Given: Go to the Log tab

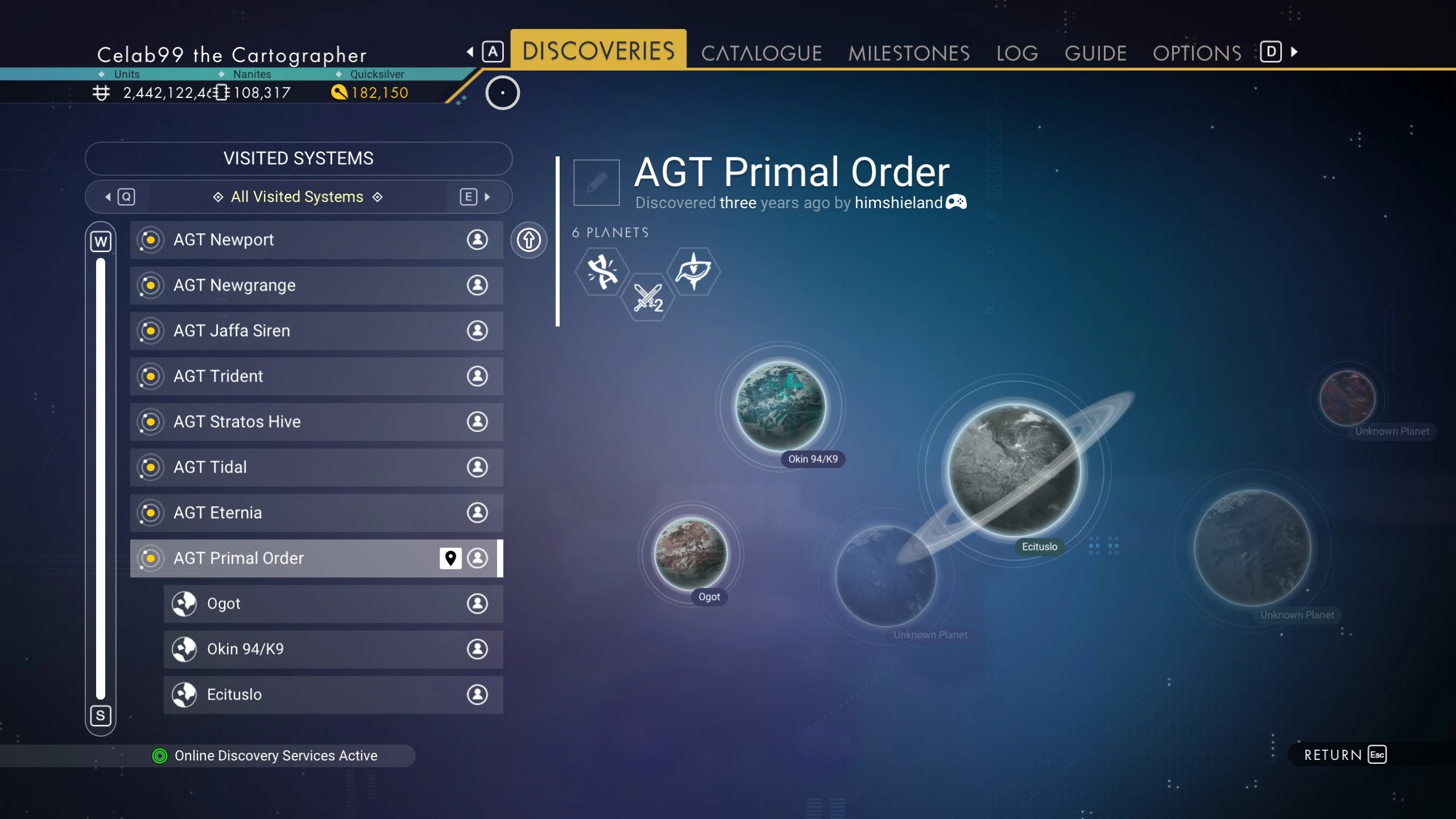Looking at the screenshot, I should pyautogui.click(x=1017, y=53).
